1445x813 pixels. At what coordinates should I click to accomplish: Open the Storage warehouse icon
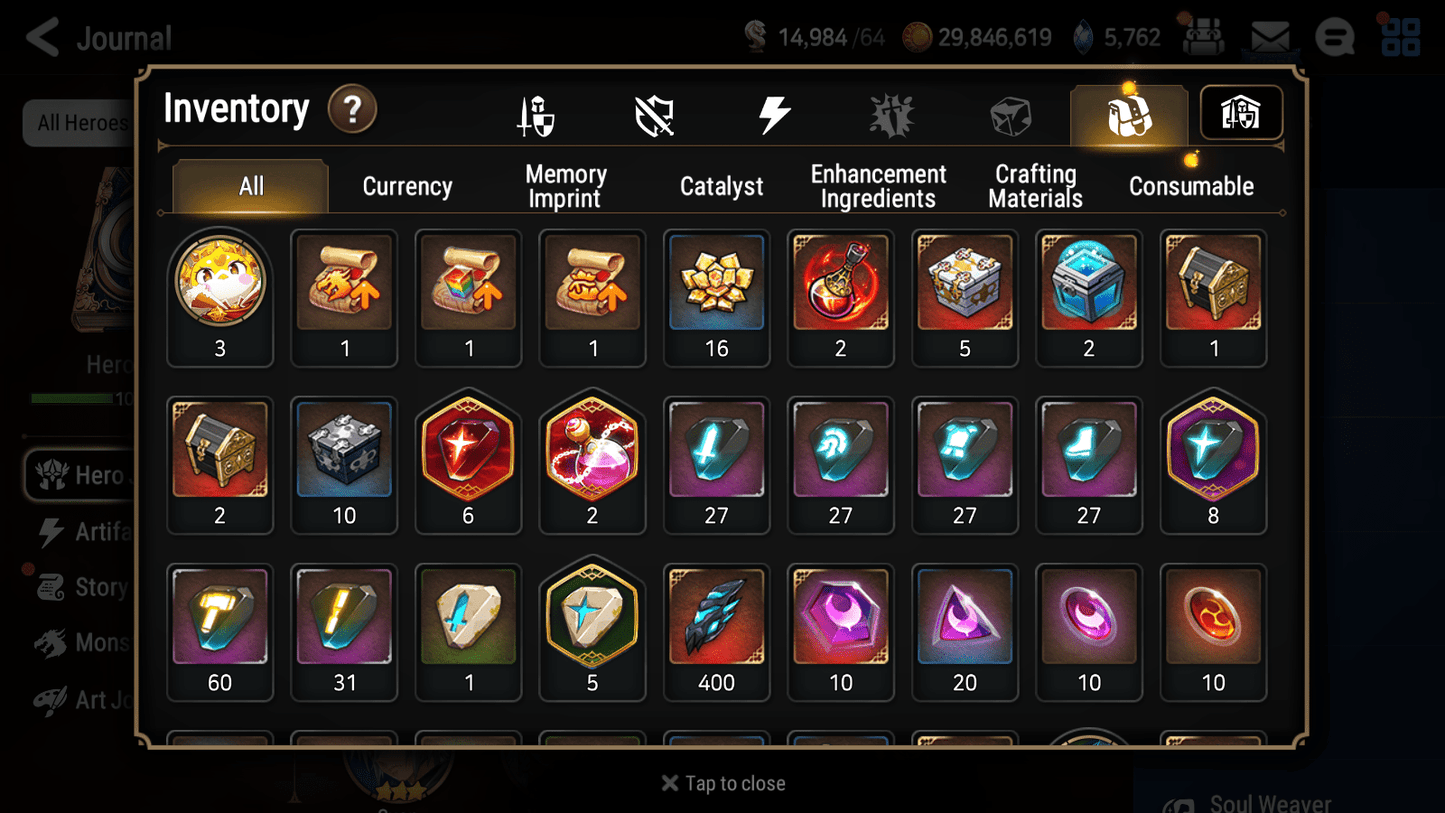click(x=1240, y=113)
